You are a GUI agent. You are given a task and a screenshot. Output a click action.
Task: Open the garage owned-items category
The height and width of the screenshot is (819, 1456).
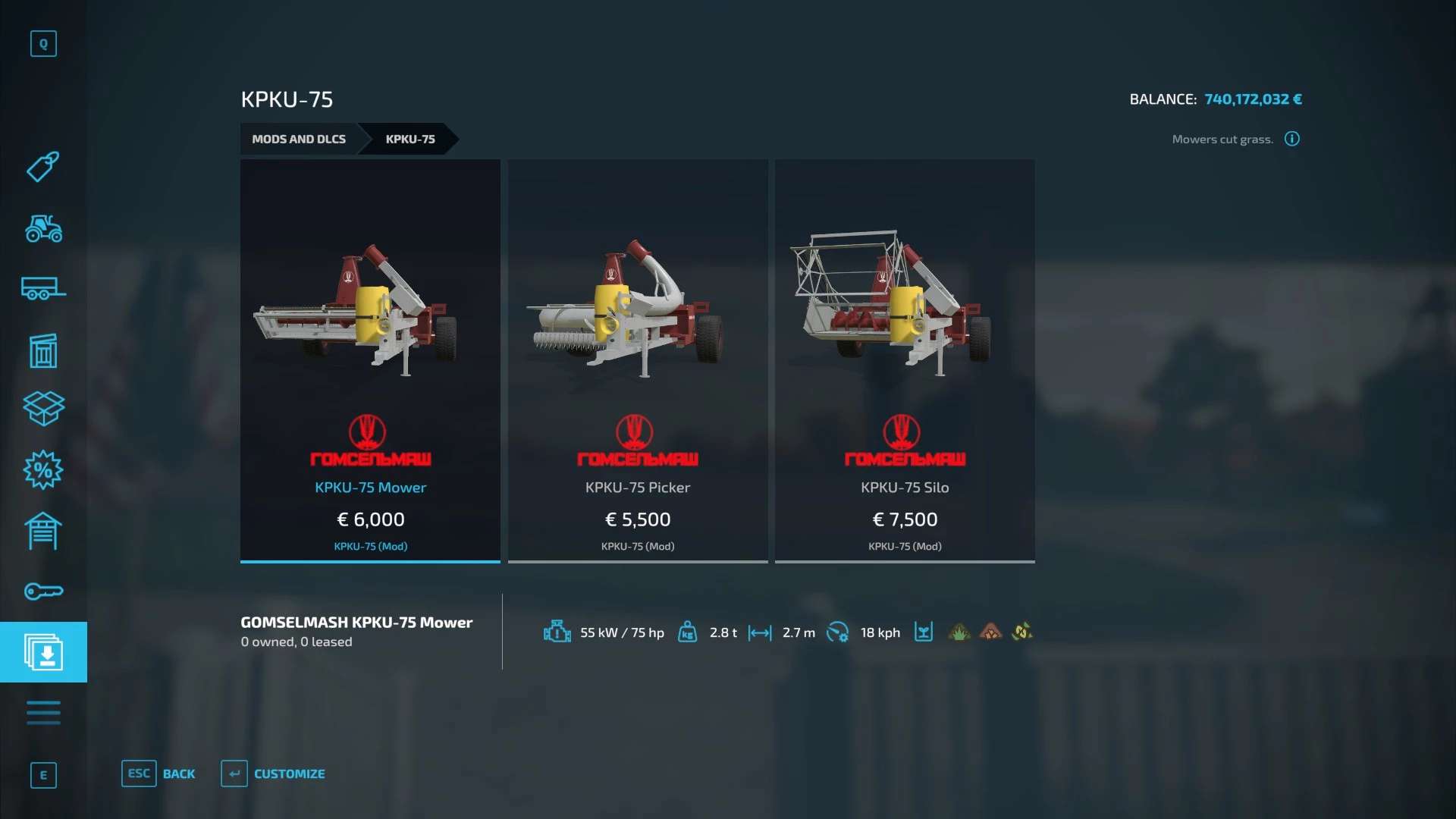[x=43, y=531]
